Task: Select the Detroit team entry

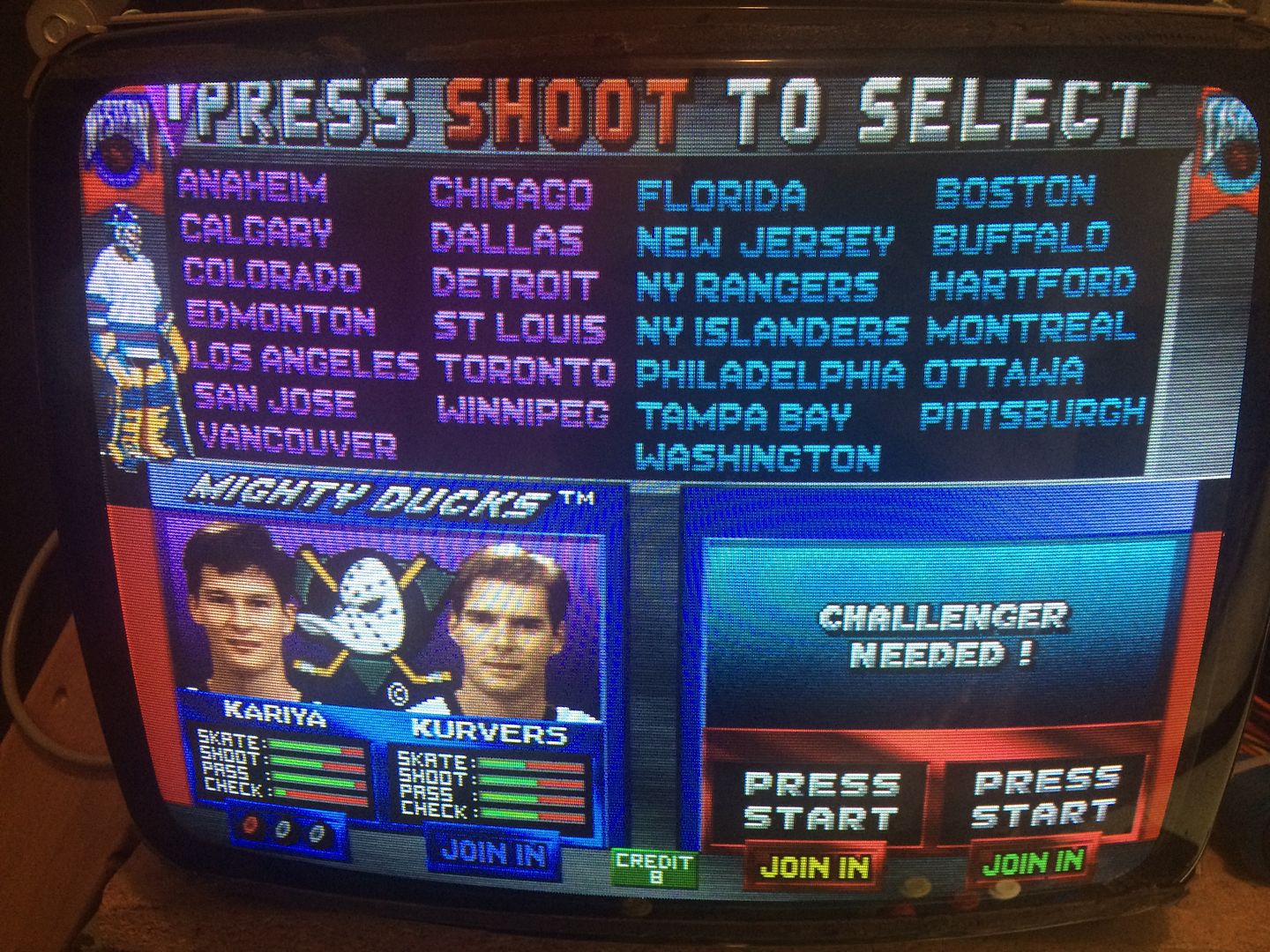Action: point(515,284)
